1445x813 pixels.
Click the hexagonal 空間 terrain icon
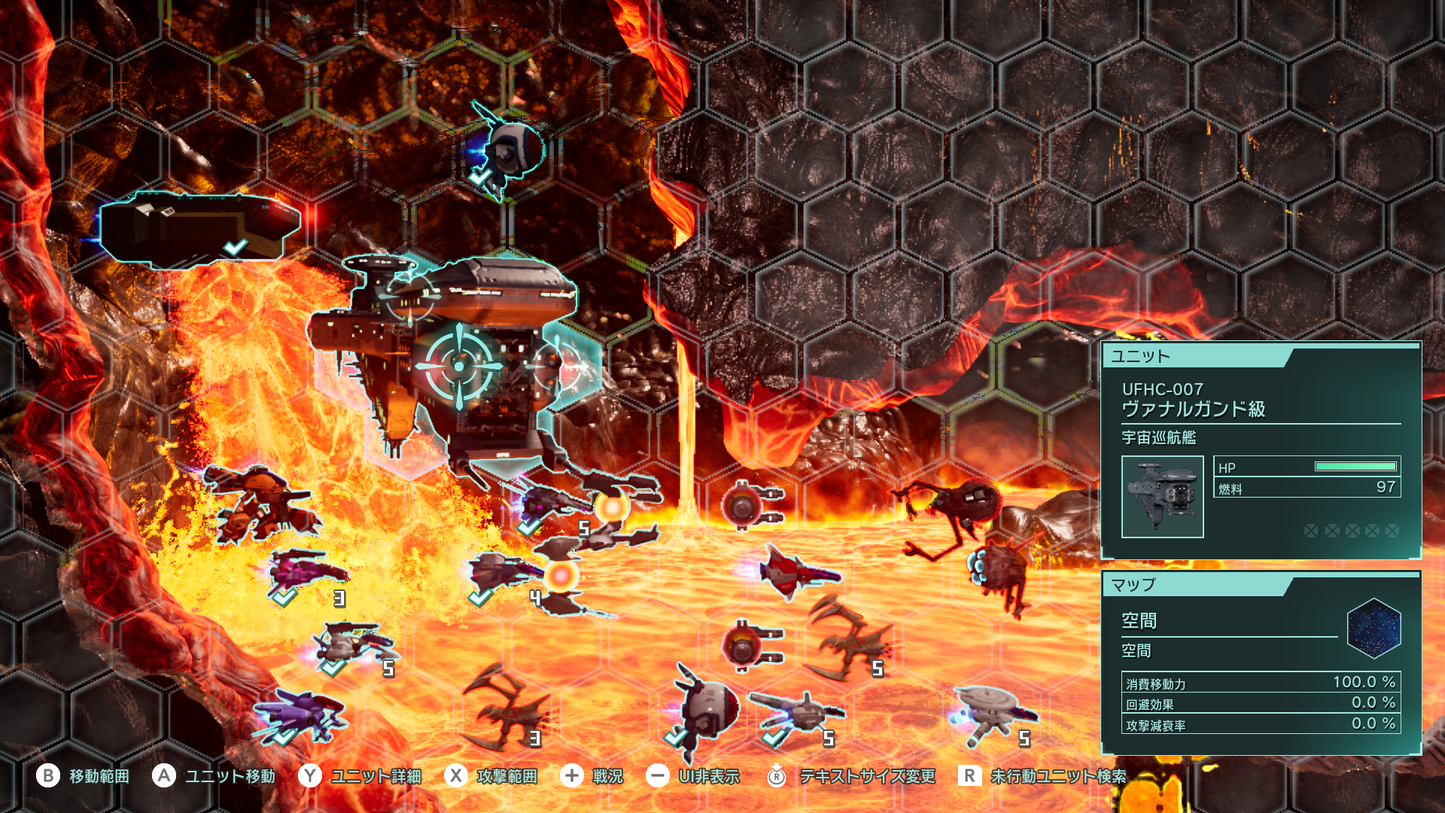click(1376, 626)
